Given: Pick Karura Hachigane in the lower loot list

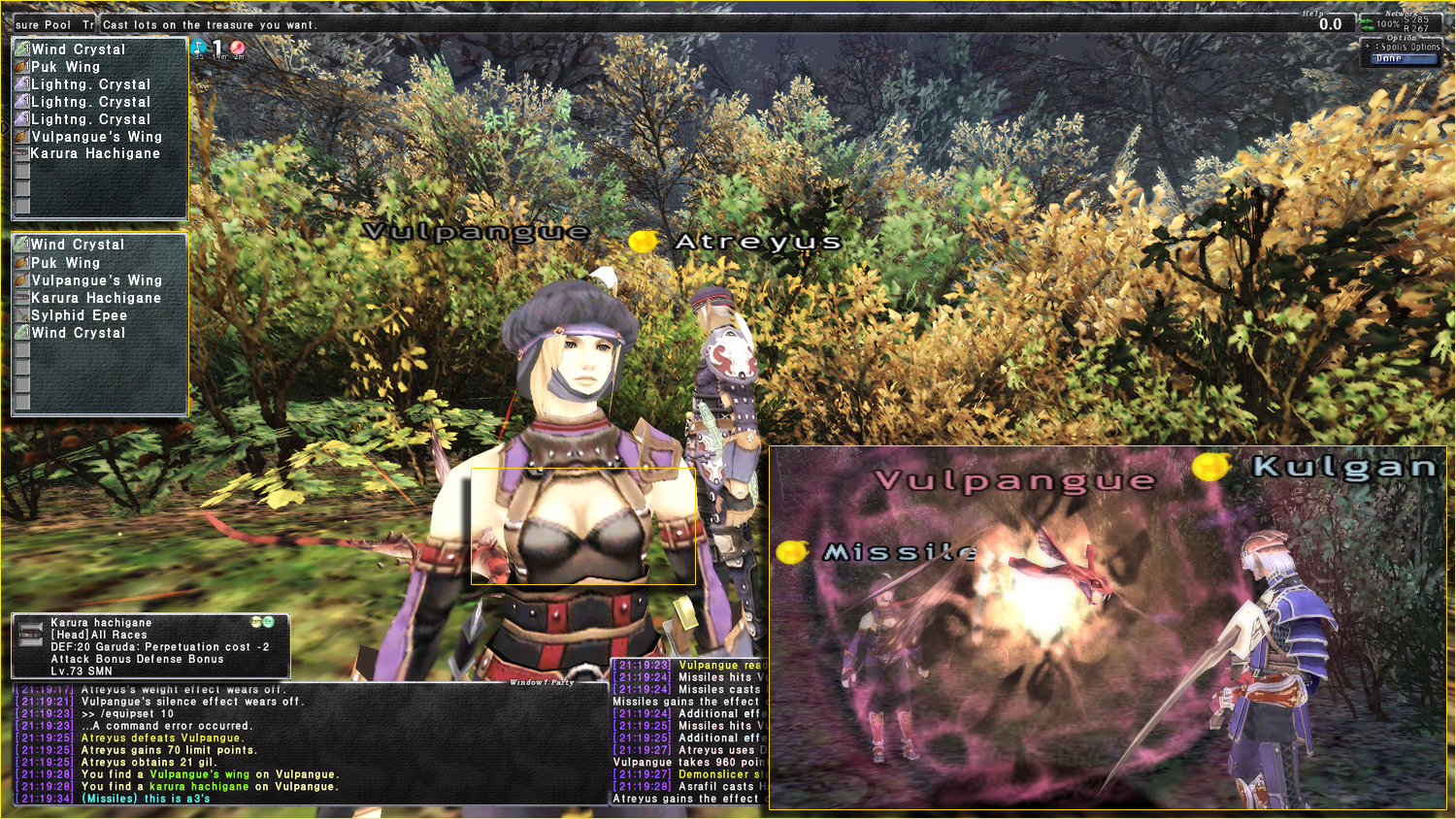Looking at the screenshot, I should click(95, 298).
